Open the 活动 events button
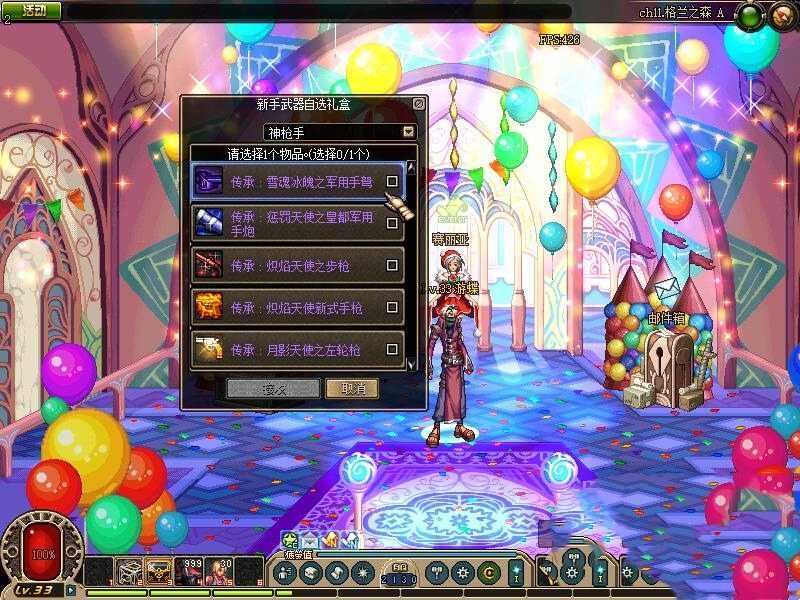Image resolution: width=800 pixels, height=600 pixels. 33,10
